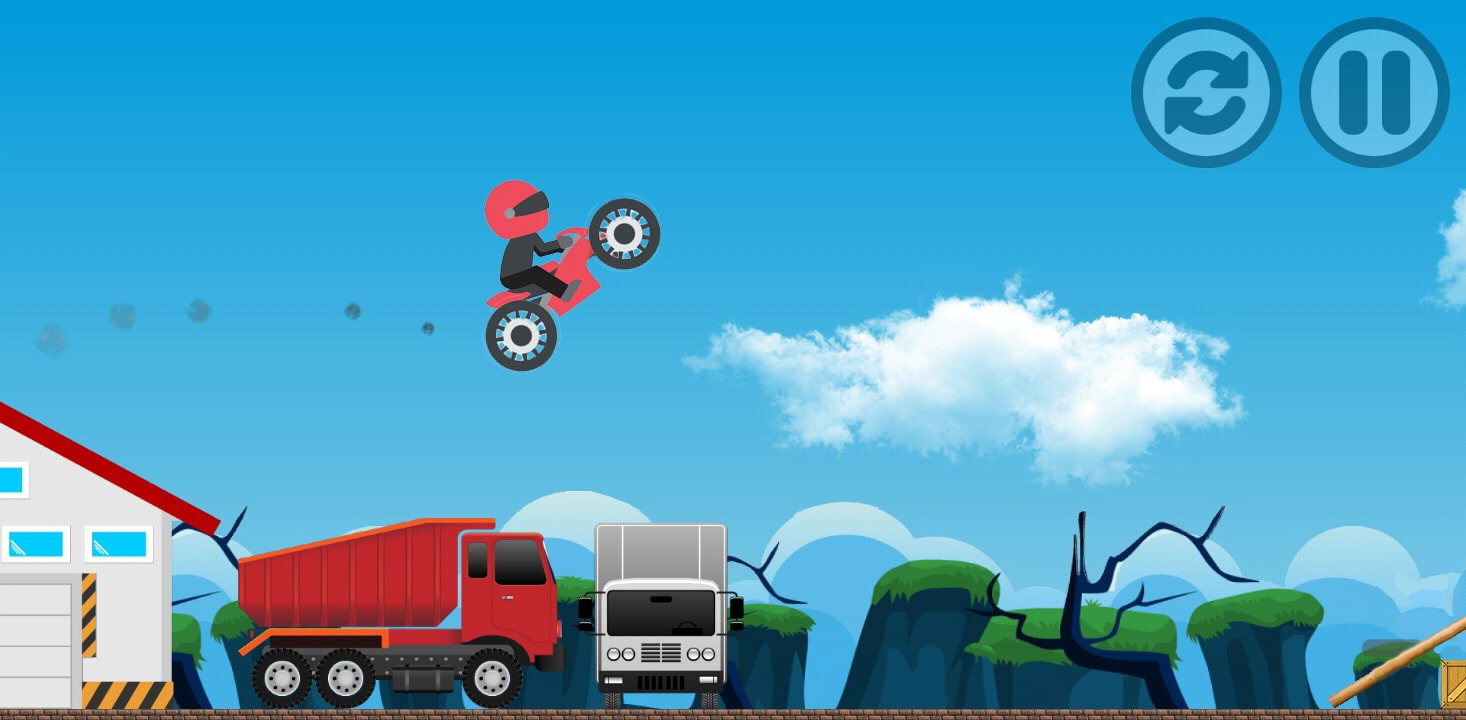Pause the game
The image size is (1466, 720).
1374,92
